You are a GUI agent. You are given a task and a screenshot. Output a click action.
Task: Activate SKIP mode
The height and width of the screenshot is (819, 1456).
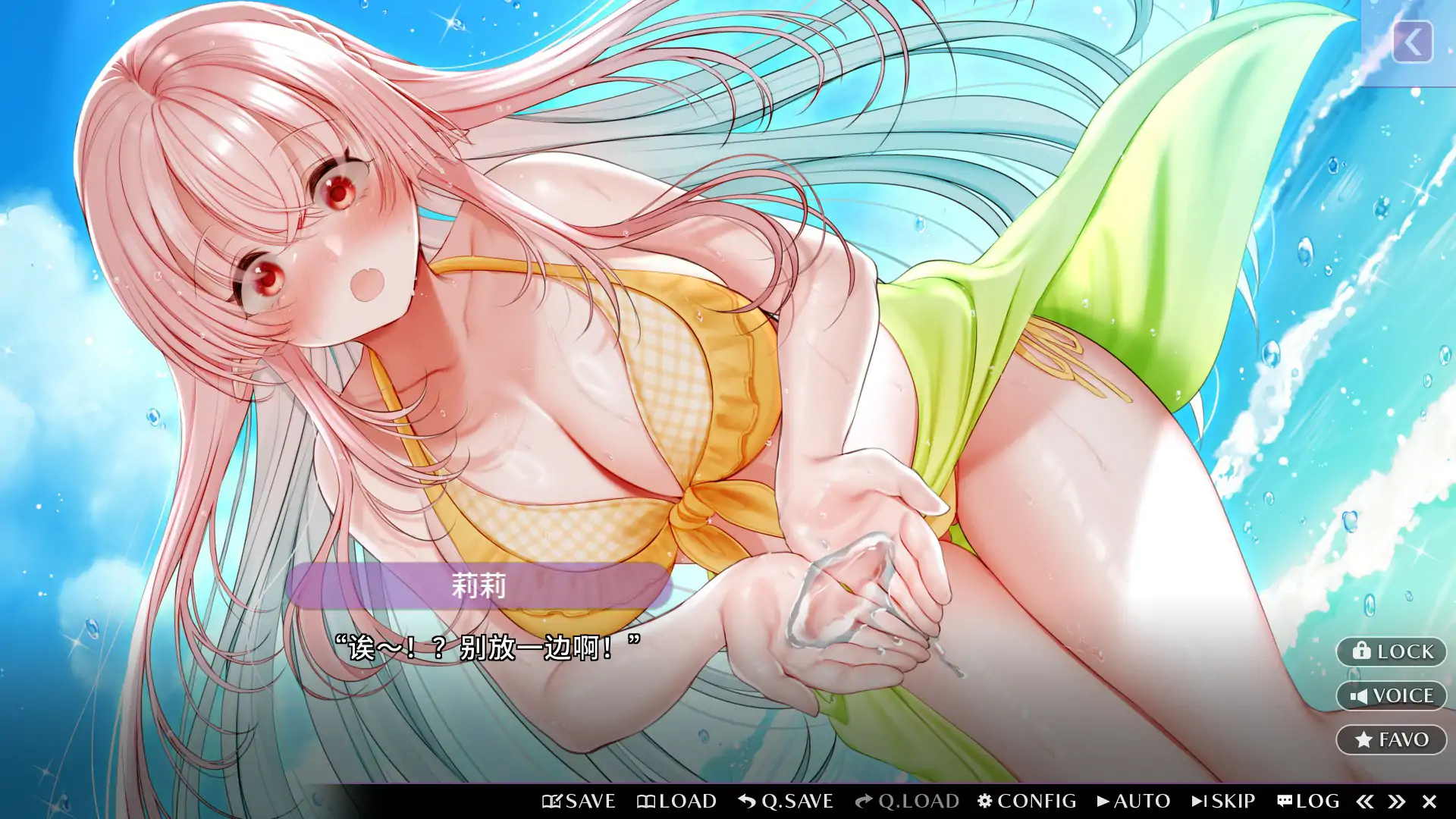[1225, 800]
